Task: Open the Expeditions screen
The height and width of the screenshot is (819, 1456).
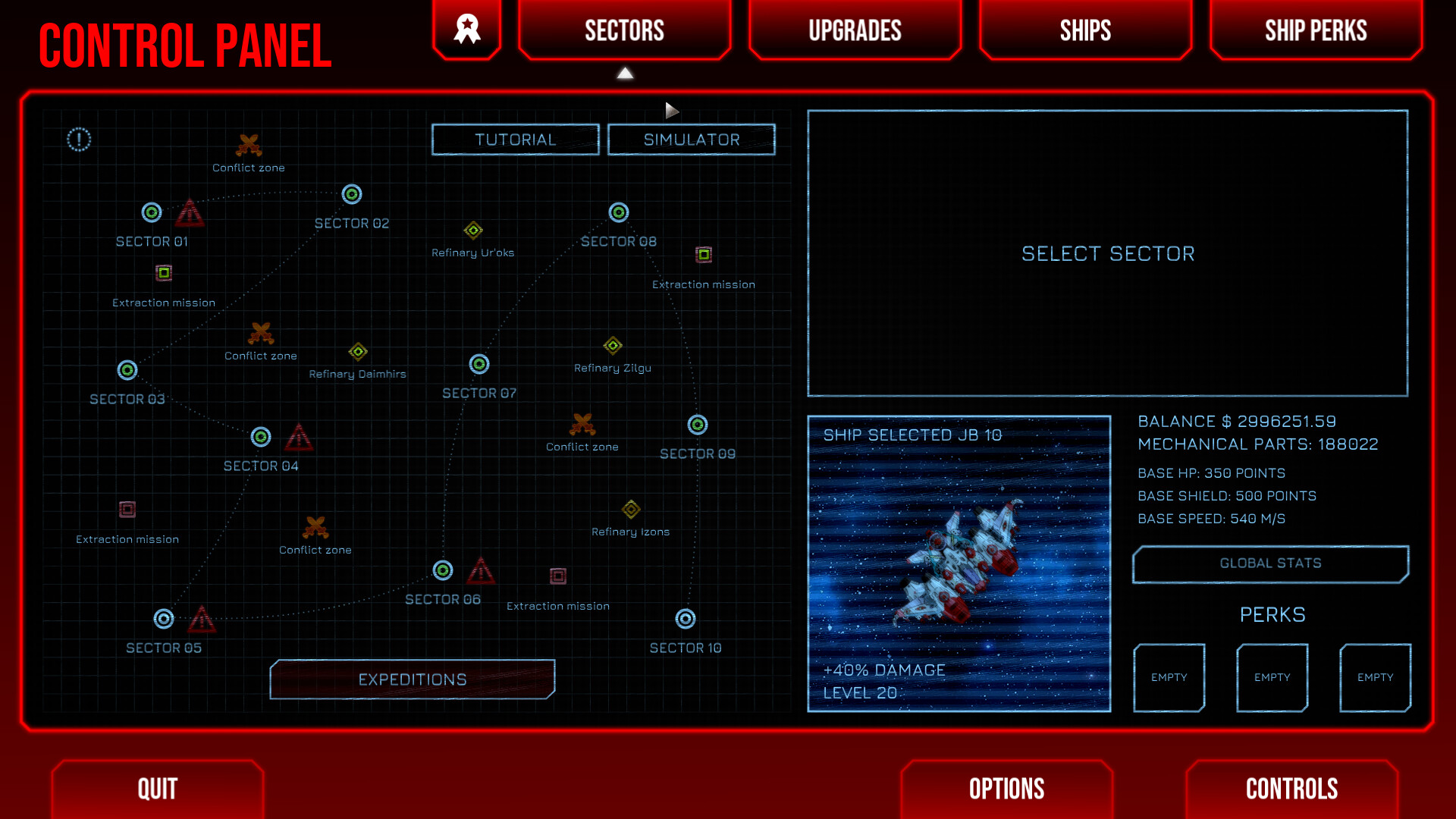Action: coord(412,679)
